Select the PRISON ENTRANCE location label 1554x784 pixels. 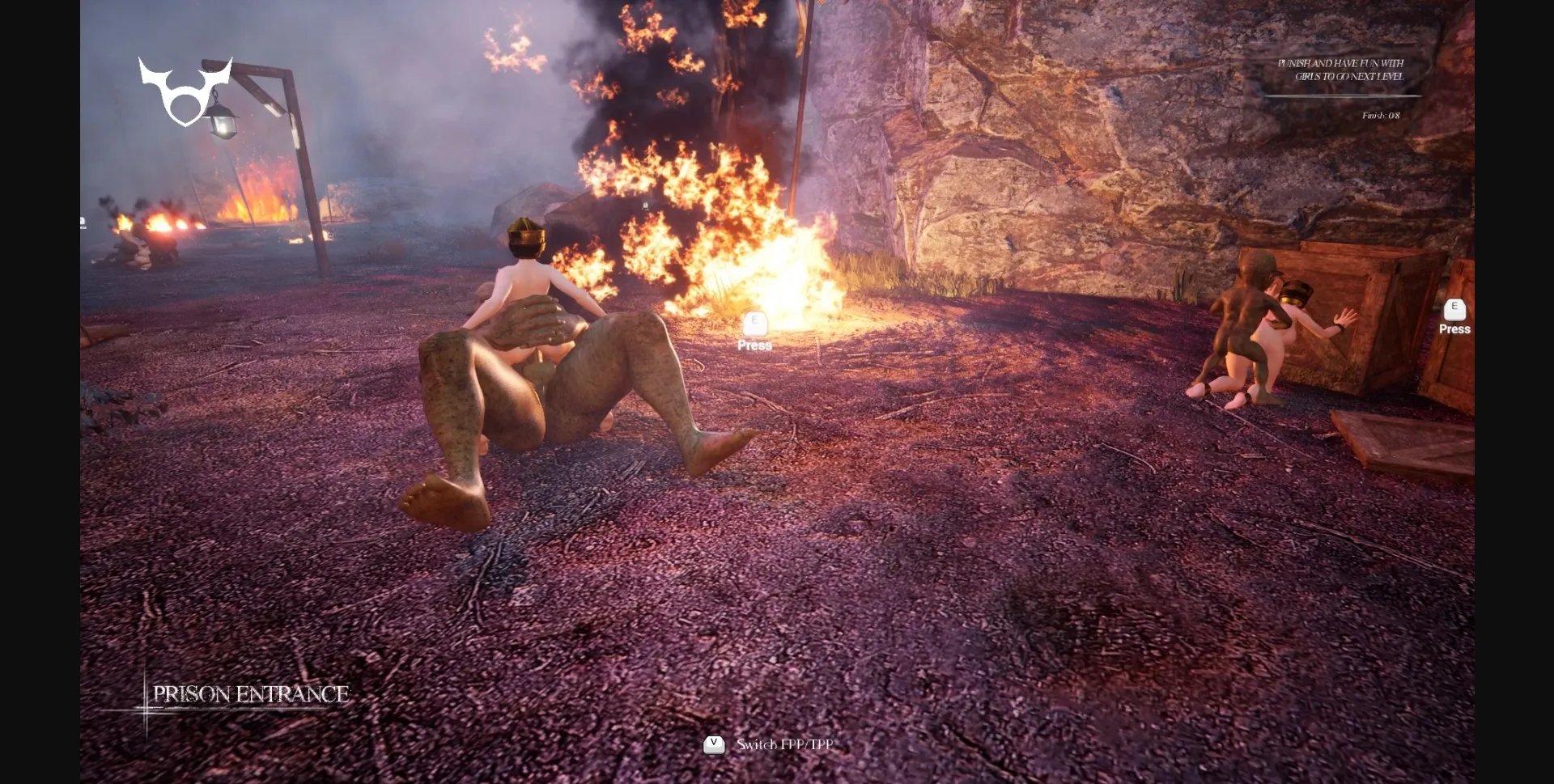click(252, 693)
